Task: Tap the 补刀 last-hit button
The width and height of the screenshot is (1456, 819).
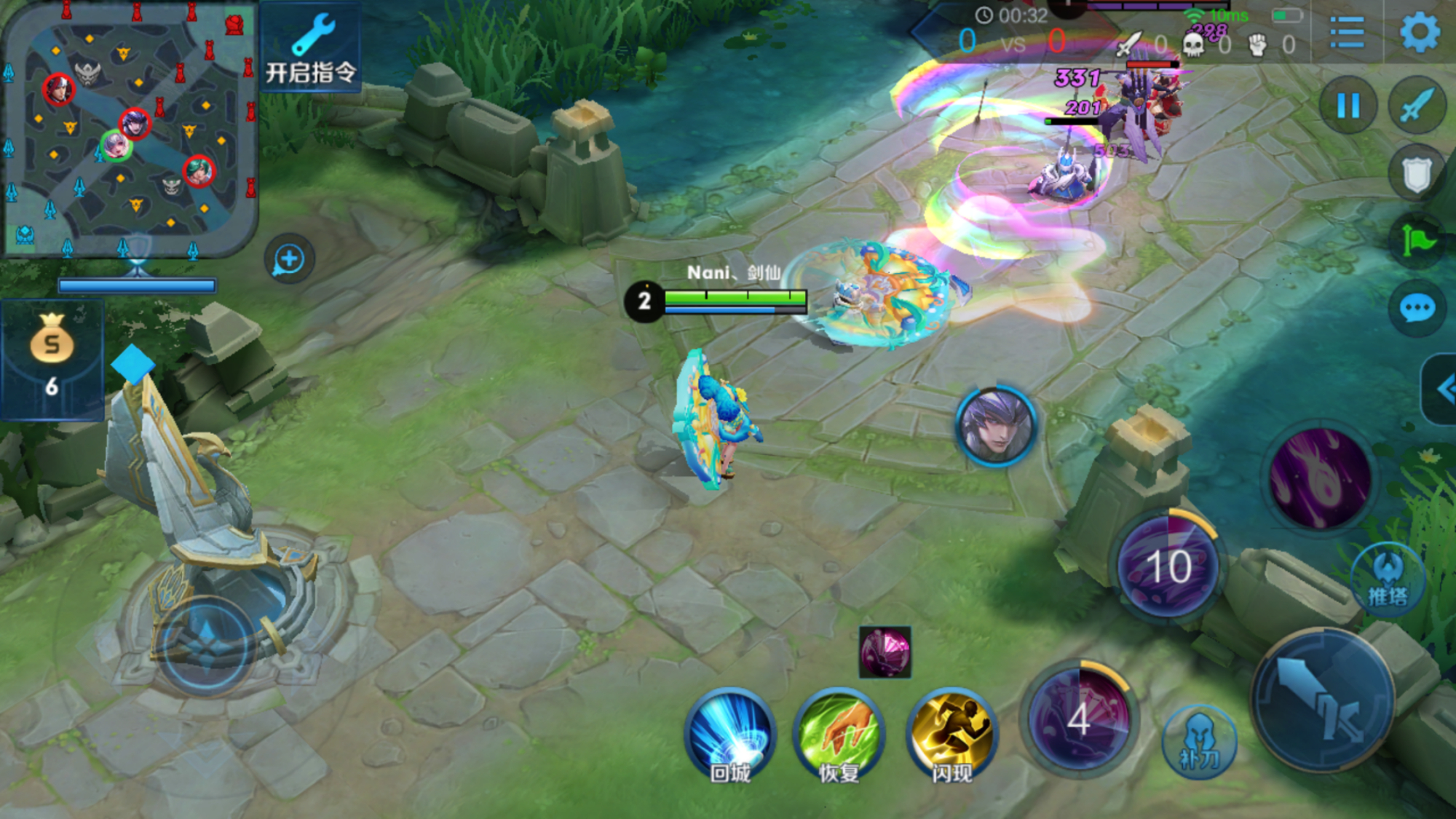Action: pyautogui.click(x=1199, y=743)
